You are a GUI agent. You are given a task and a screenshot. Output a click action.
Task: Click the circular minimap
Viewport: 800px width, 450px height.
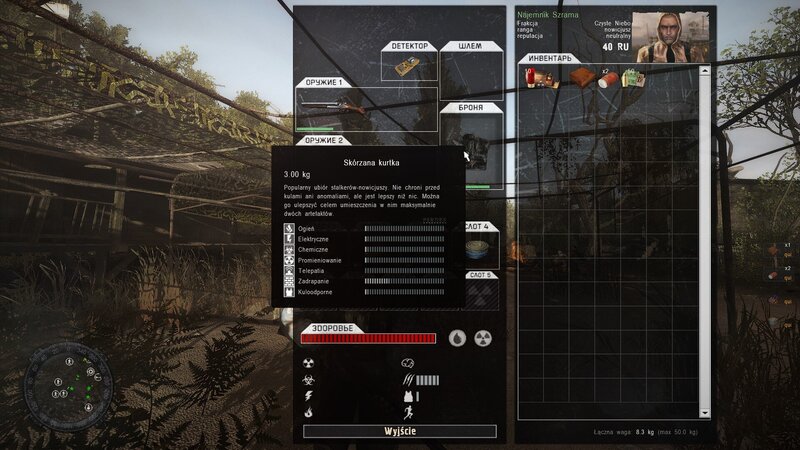coord(69,378)
